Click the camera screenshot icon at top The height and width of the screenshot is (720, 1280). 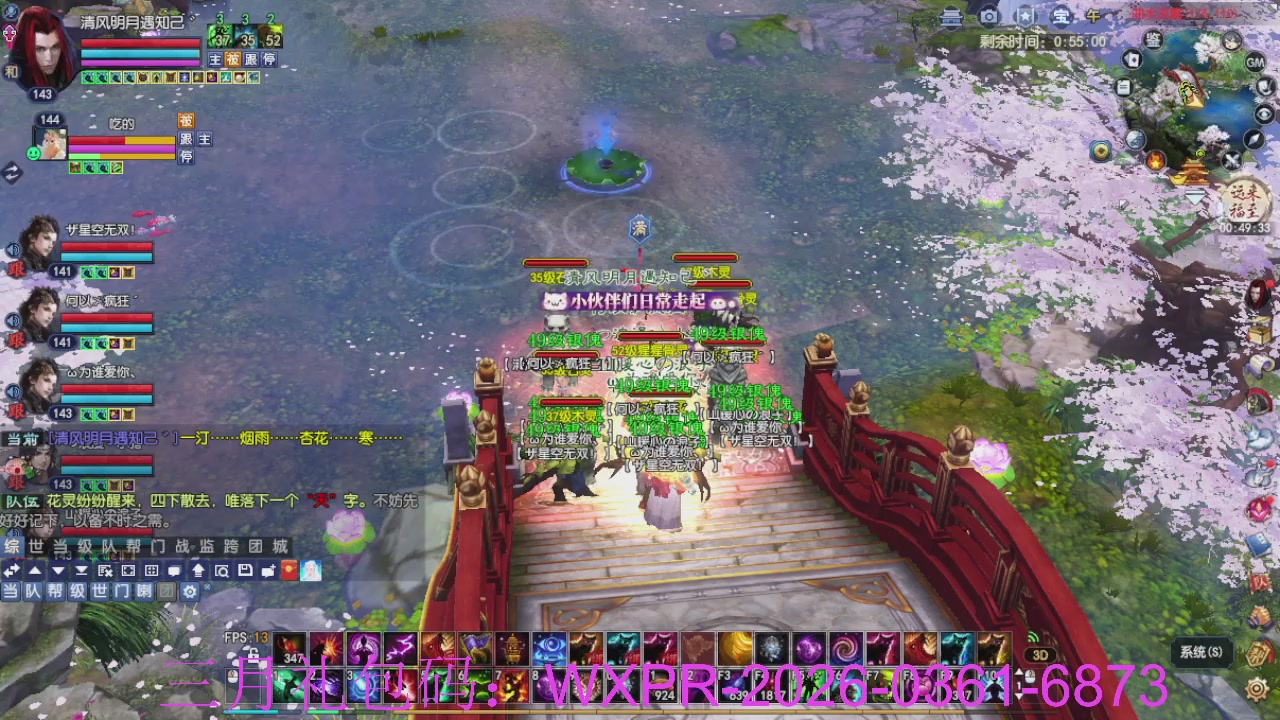pos(989,17)
